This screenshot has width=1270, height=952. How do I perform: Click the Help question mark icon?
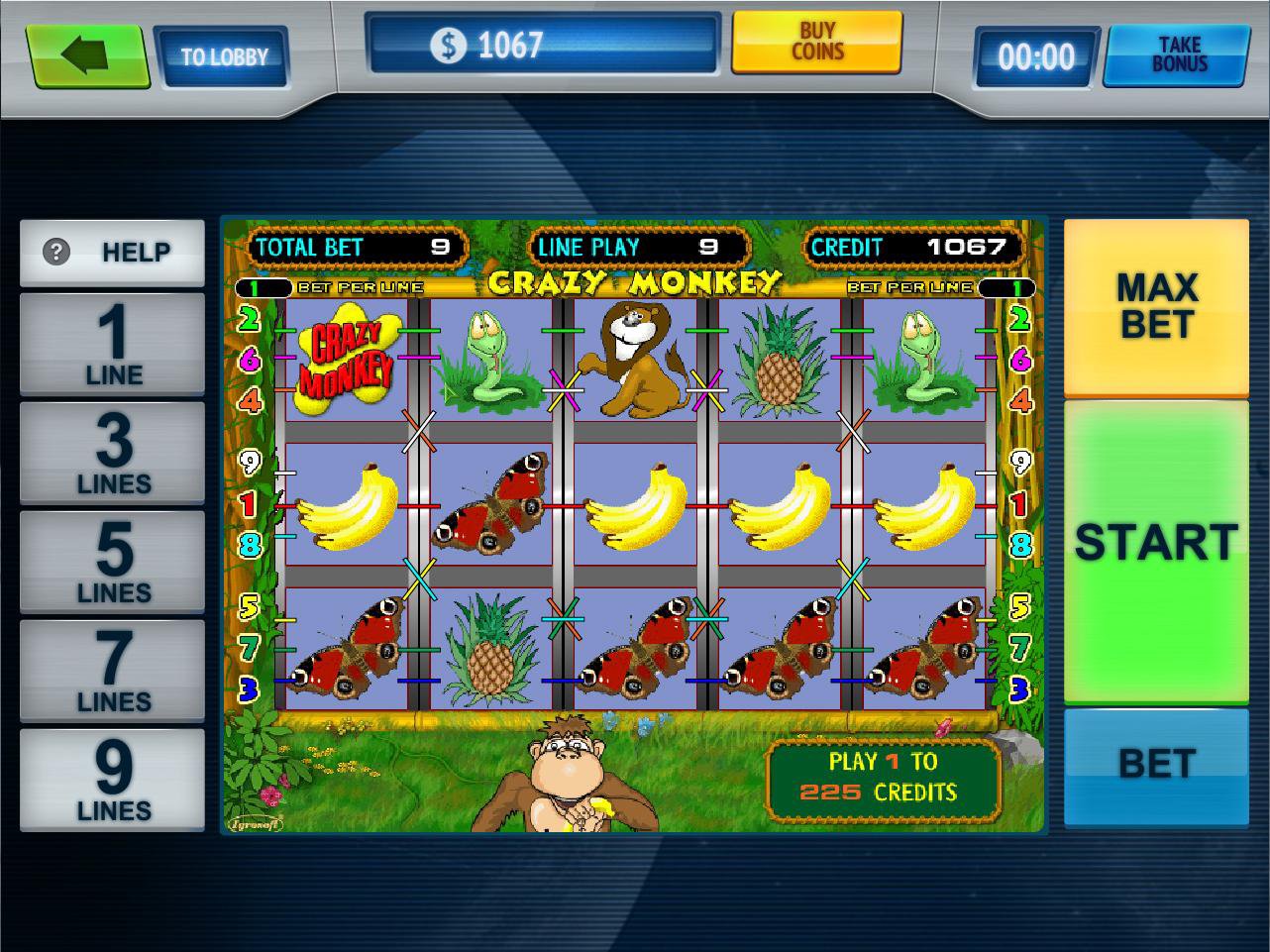(x=57, y=252)
